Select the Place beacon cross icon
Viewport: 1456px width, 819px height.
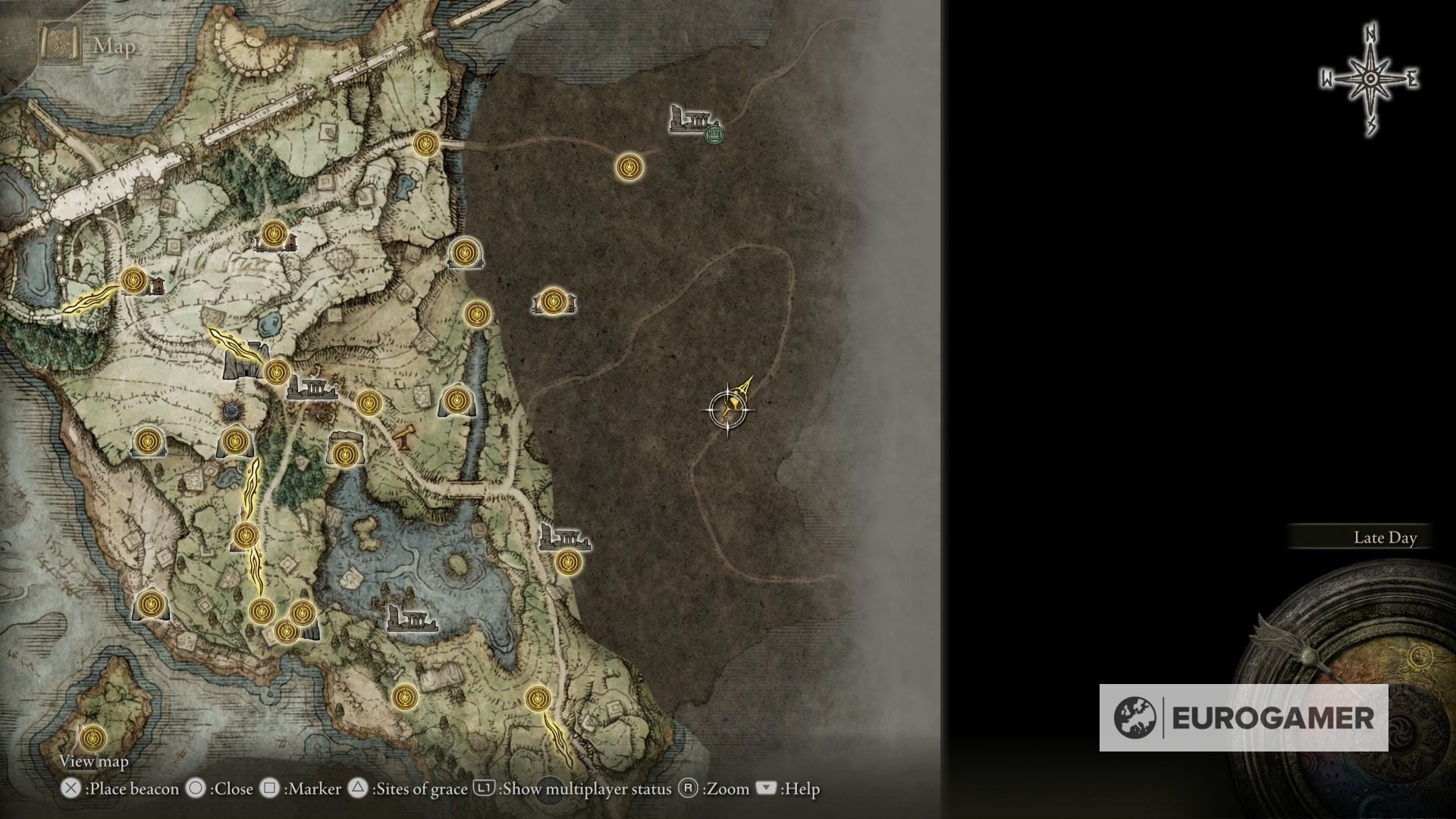pos(71,789)
